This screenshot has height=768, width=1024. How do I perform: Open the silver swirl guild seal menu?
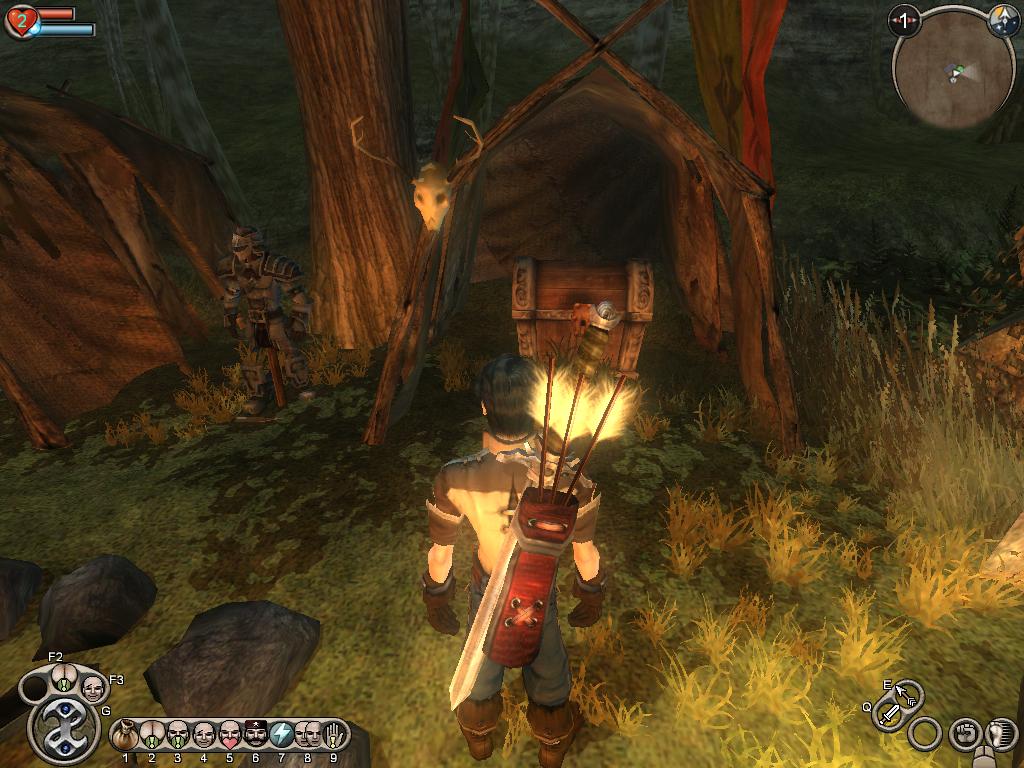click(x=64, y=728)
